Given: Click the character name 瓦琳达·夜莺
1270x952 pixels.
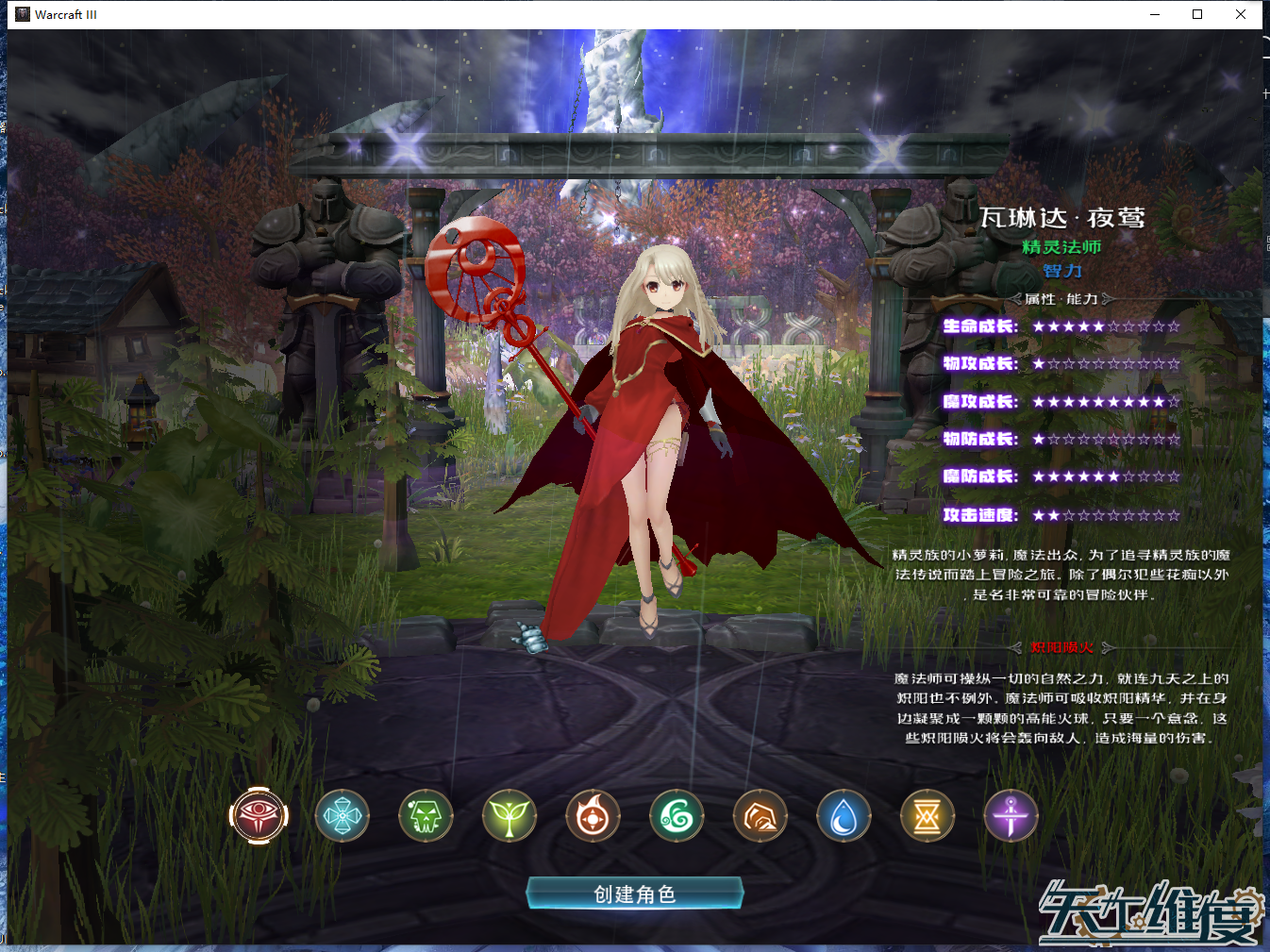Looking at the screenshot, I should (1062, 218).
